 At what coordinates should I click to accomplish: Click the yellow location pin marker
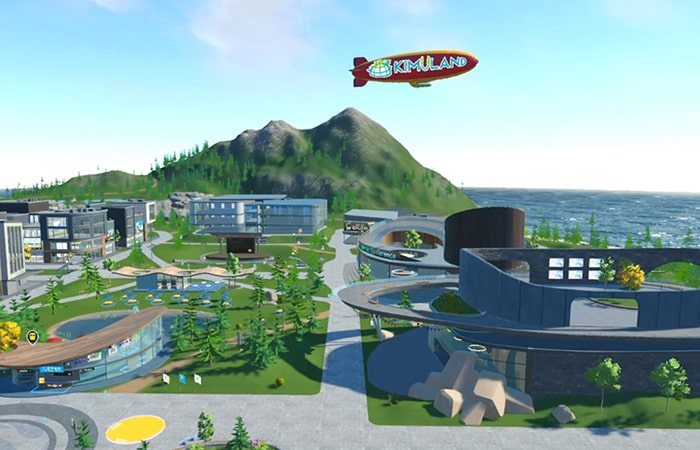[32, 337]
